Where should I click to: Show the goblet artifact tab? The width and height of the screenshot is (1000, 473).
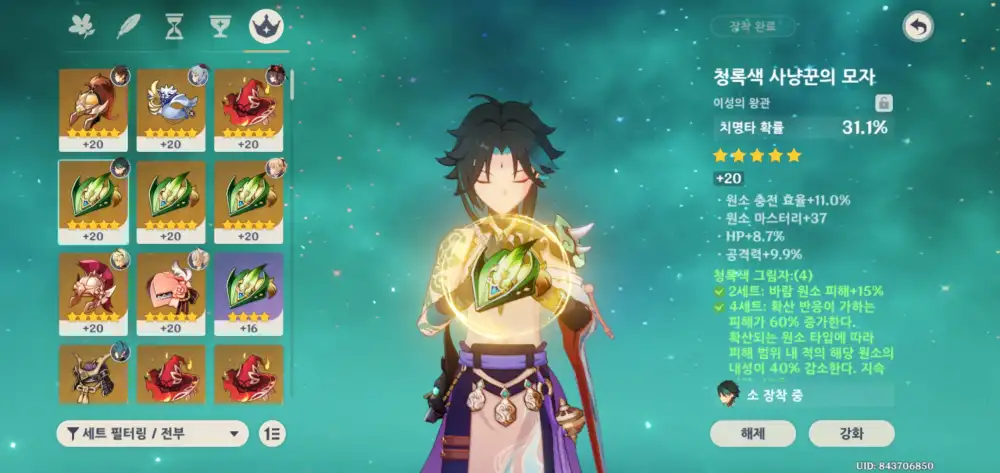[x=221, y=26]
